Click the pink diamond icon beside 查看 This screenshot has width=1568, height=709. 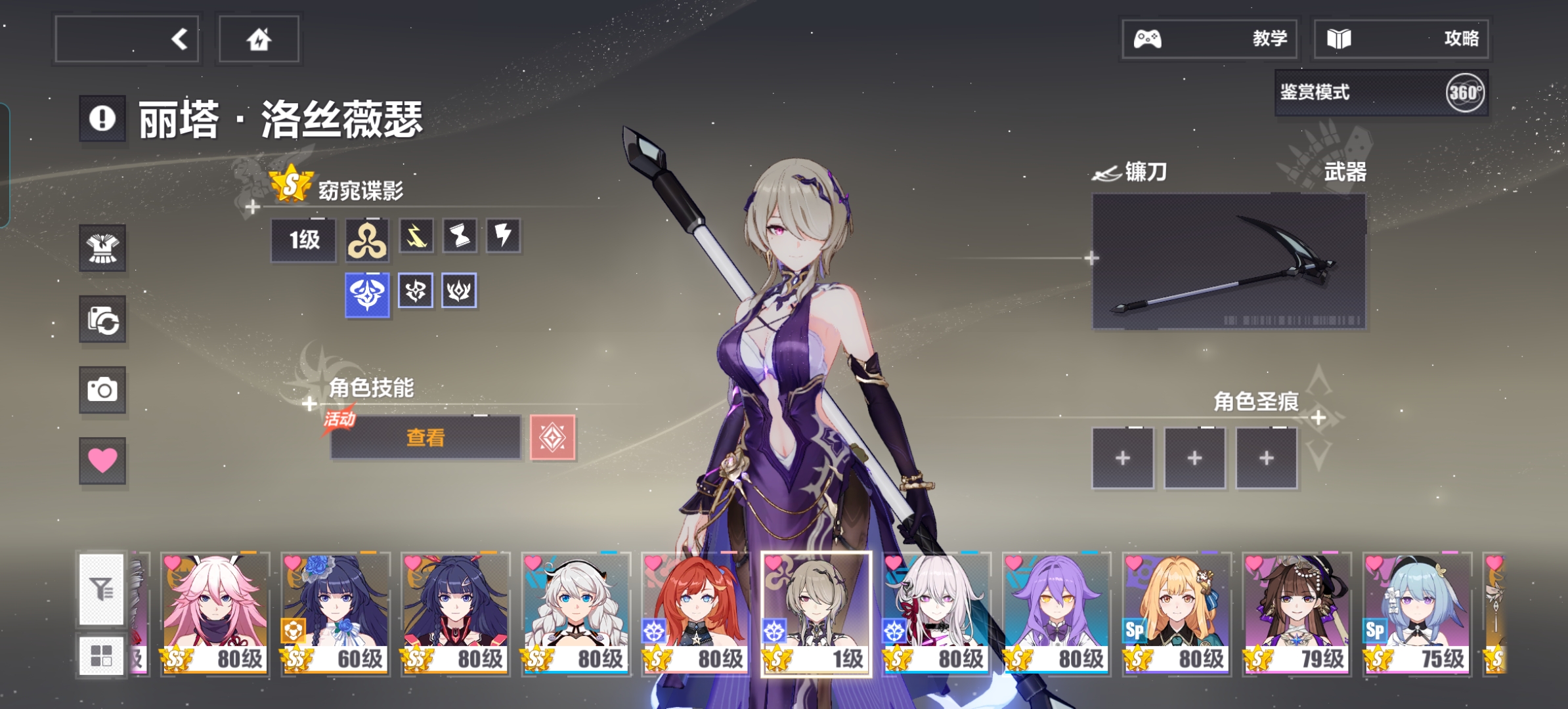click(552, 437)
